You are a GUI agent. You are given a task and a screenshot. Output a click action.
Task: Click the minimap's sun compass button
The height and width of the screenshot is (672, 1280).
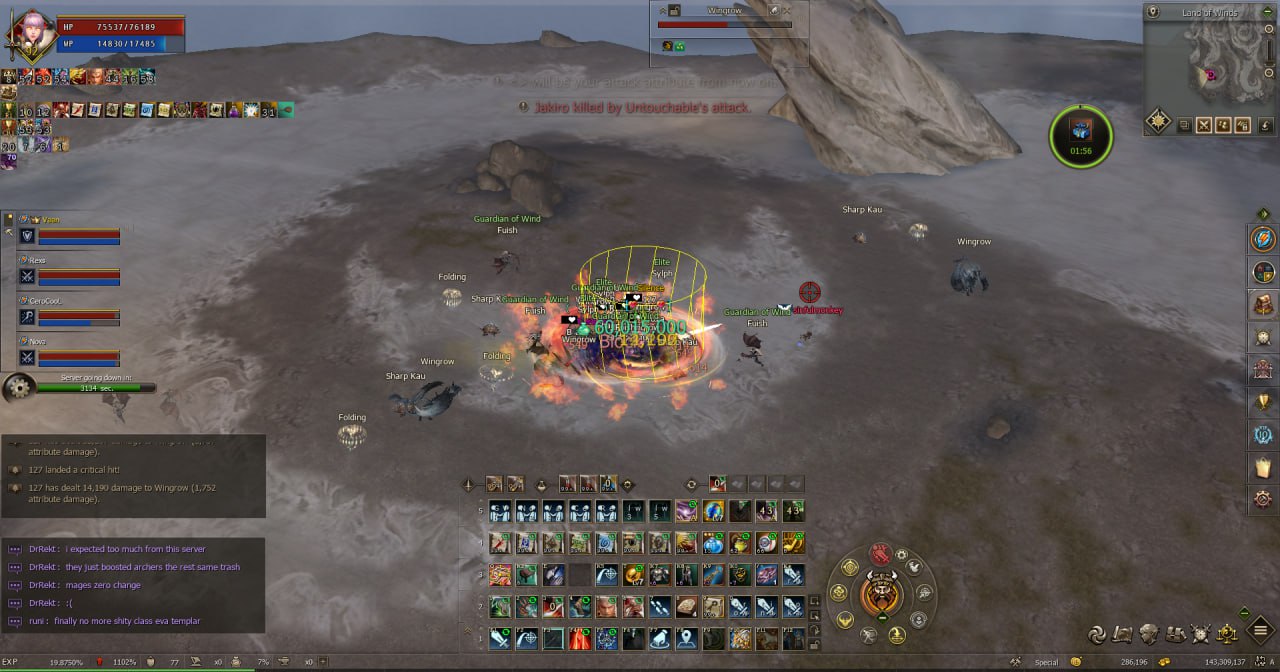(1158, 122)
